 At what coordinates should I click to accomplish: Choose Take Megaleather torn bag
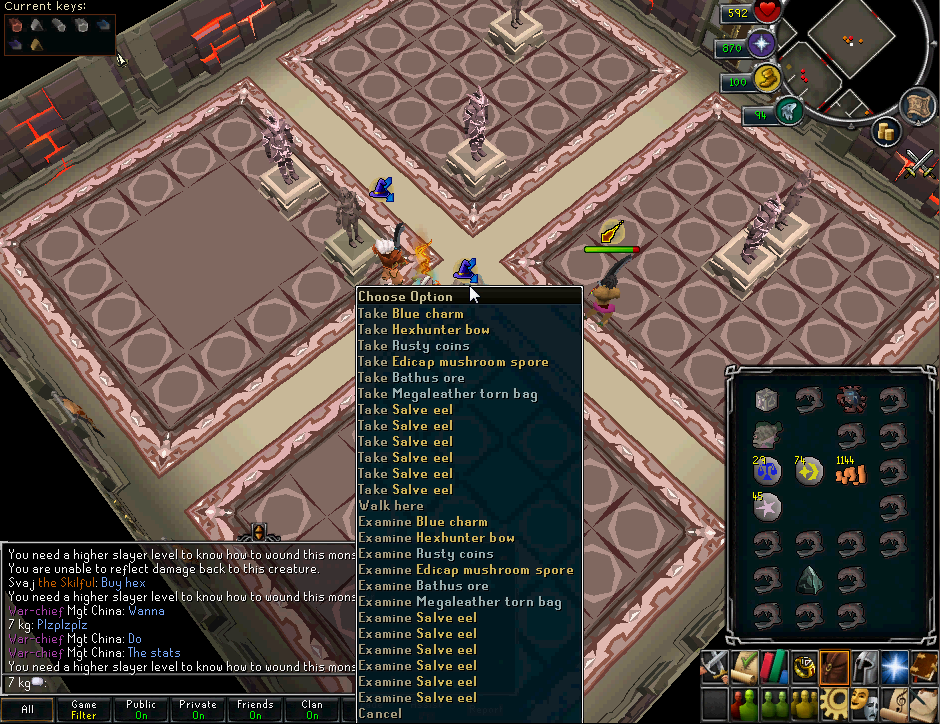448,393
